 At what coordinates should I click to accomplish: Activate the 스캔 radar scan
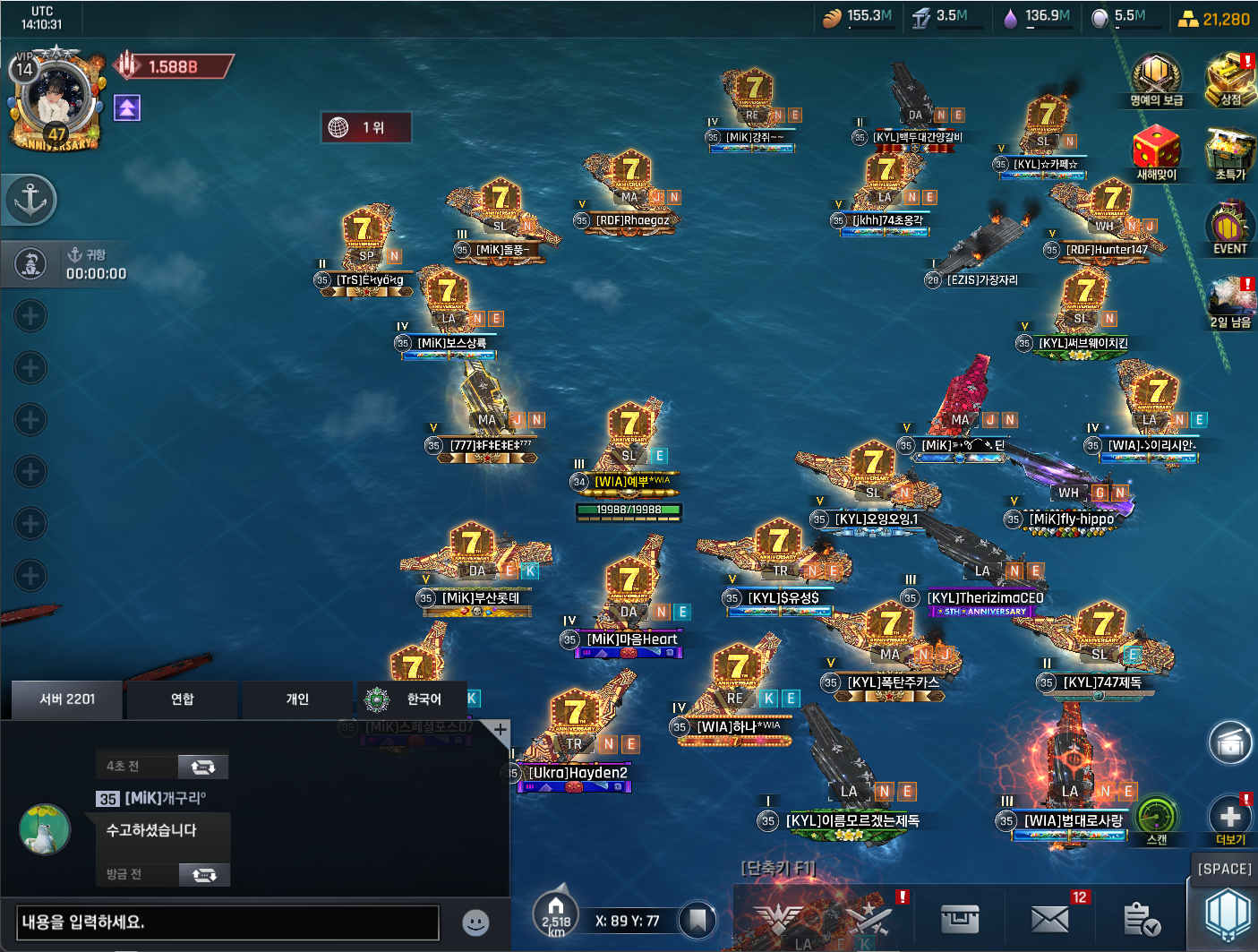(1156, 819)
